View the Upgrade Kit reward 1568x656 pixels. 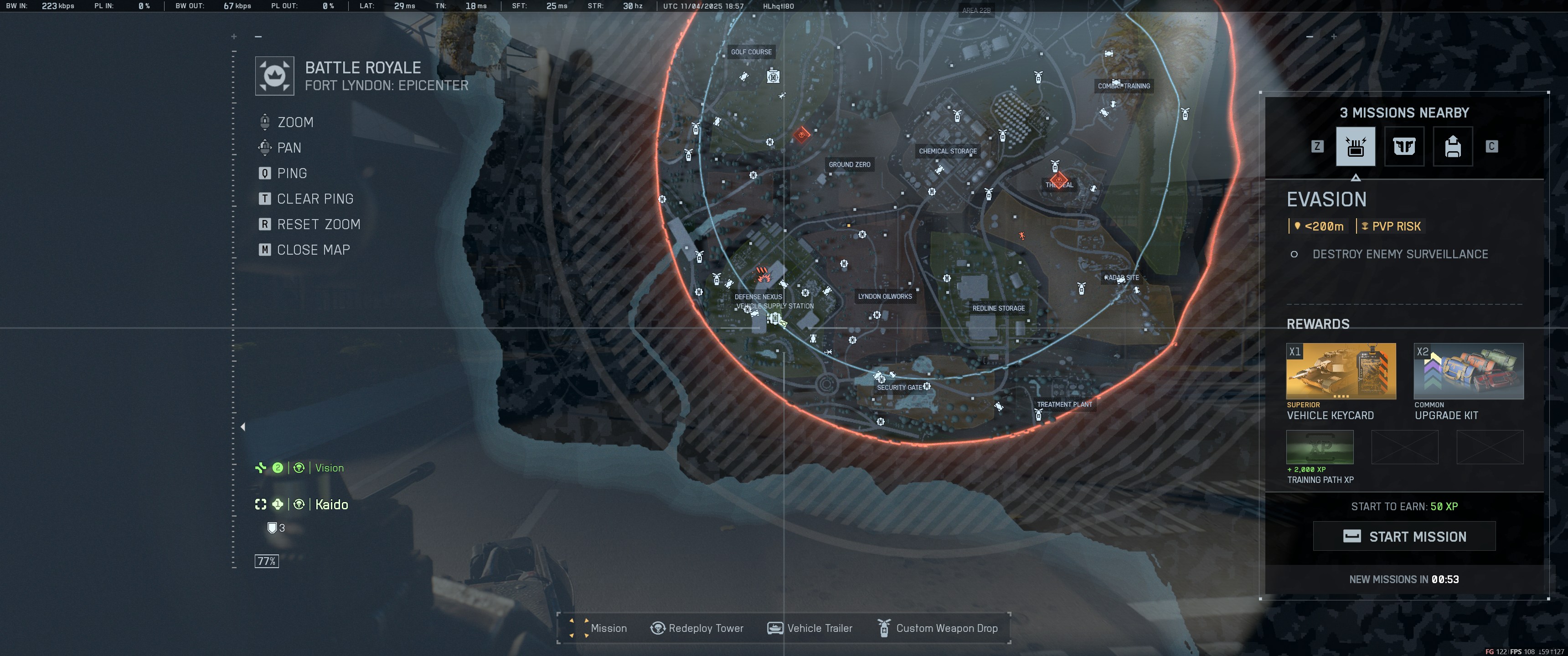pos(1468,371)
